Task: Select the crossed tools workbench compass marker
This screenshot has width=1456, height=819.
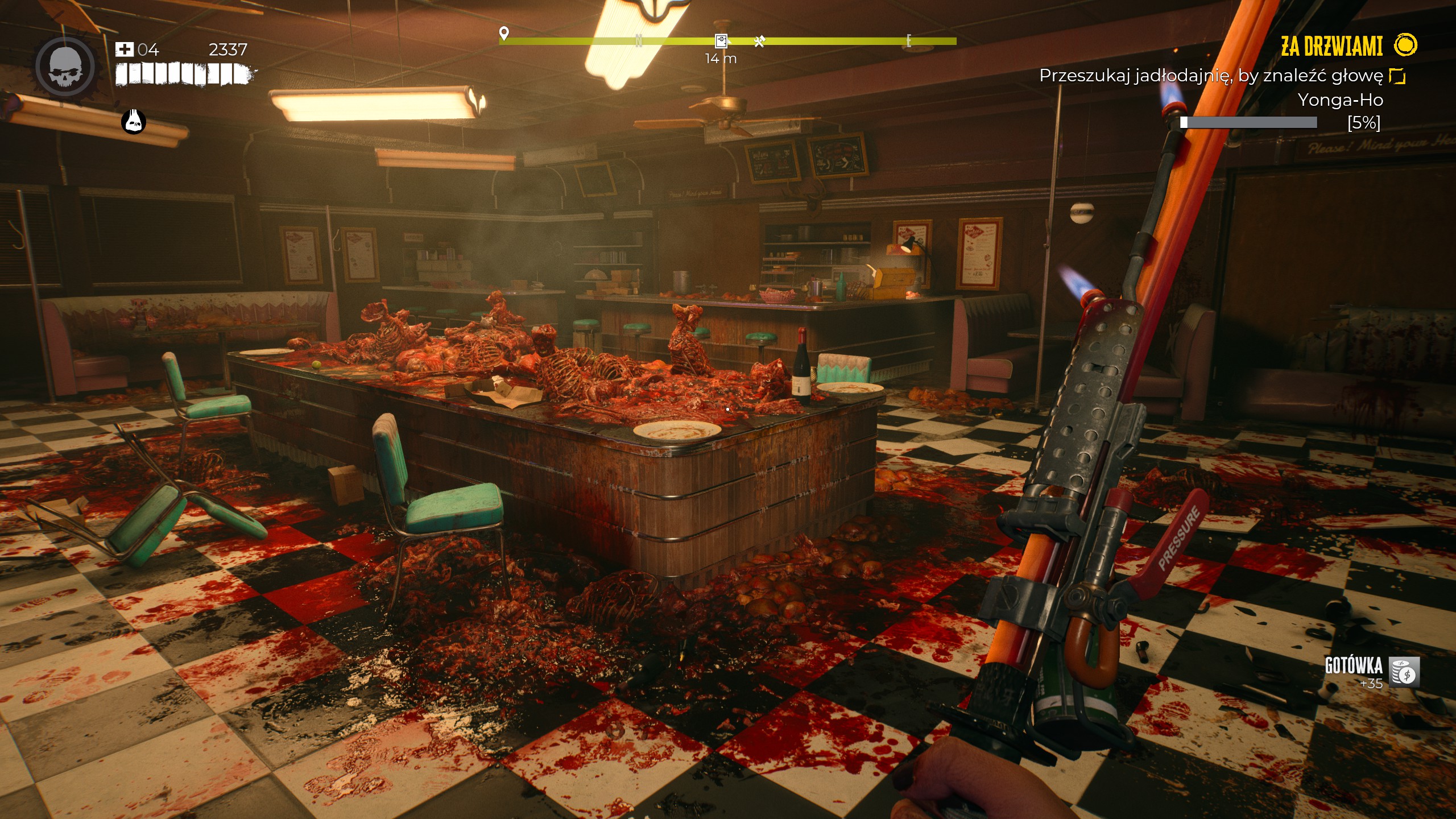Action: click(x=759, y=41)
